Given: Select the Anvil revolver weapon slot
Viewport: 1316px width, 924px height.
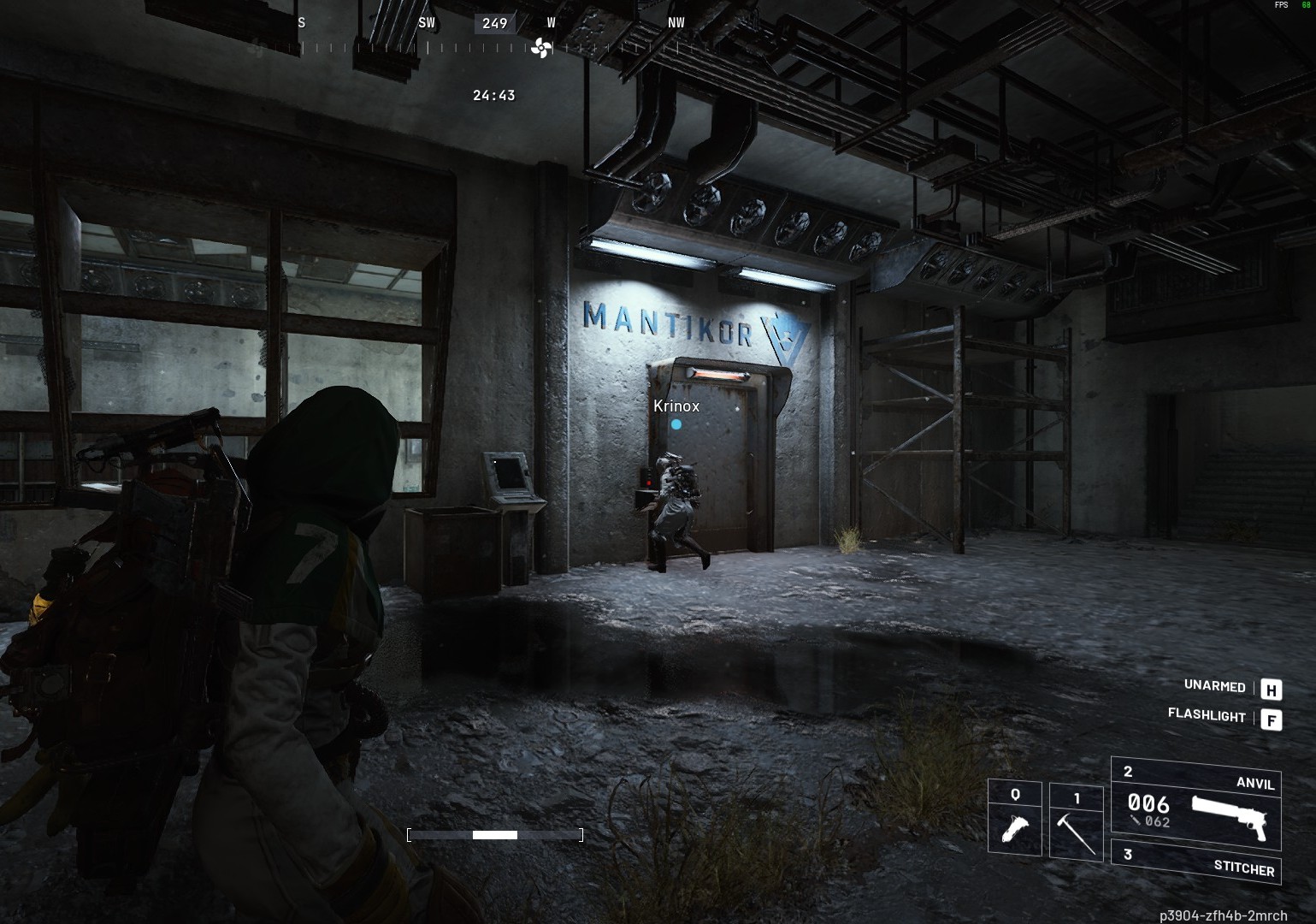Looking at the screenshot, I should (x=1195, y=803).
